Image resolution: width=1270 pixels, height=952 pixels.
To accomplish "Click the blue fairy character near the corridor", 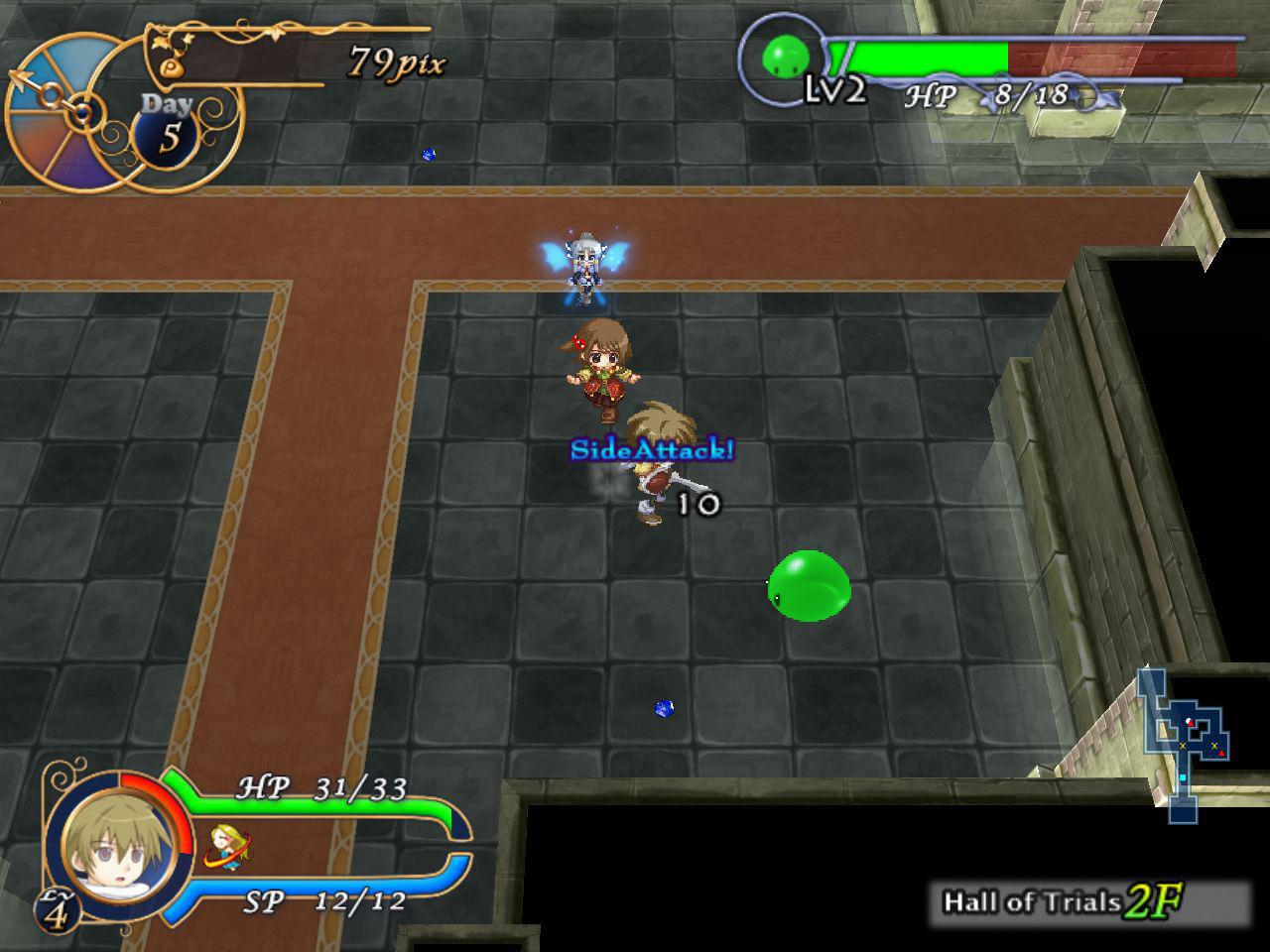I will point(587,263).
